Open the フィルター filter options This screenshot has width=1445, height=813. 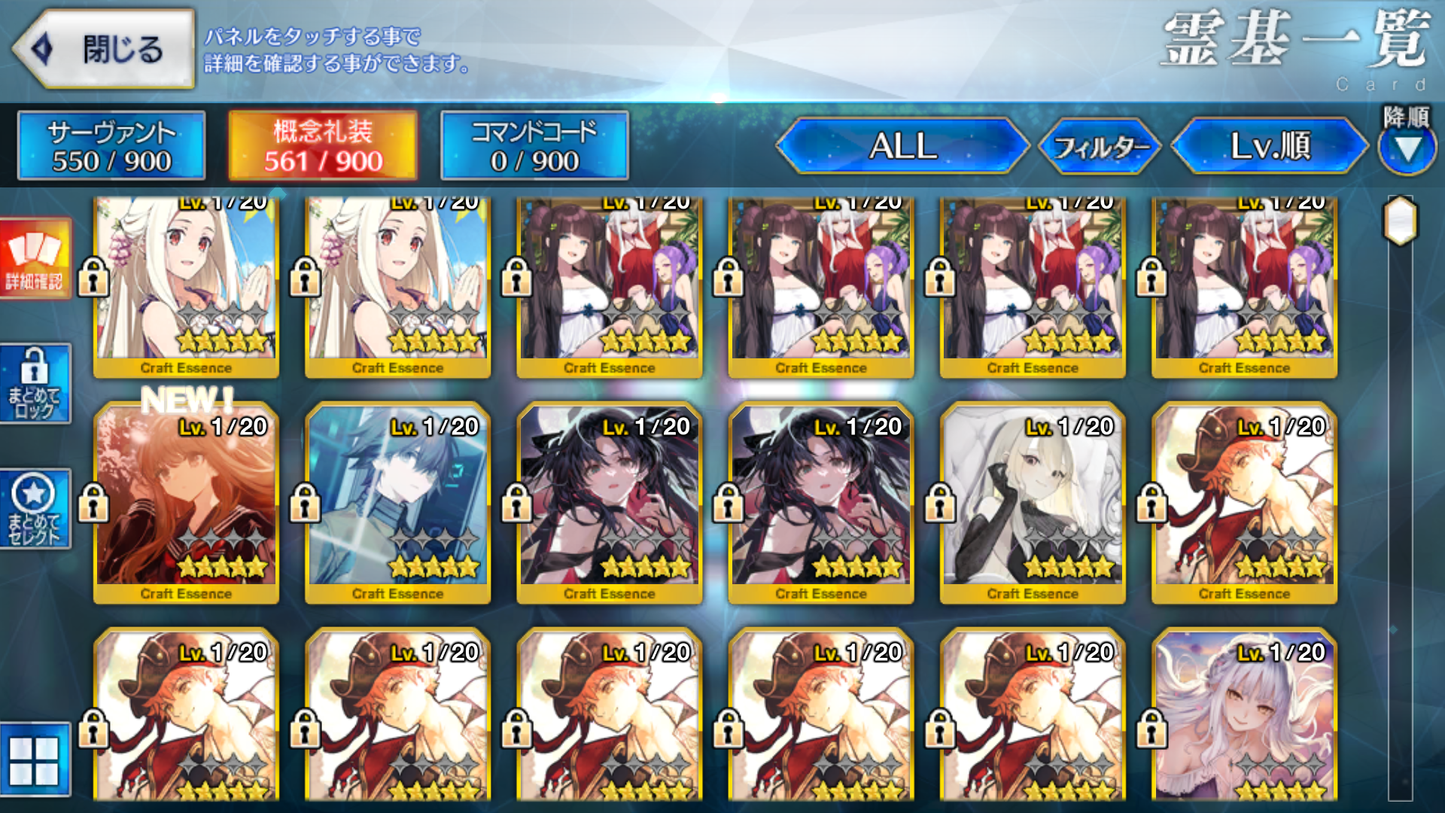(x=1101, y=146)
